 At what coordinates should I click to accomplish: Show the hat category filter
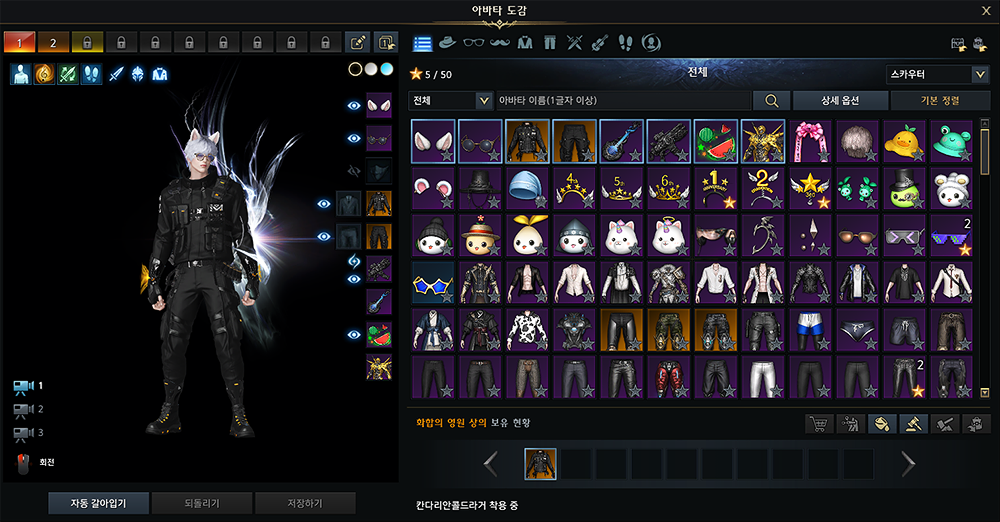[x=448, y=43]
